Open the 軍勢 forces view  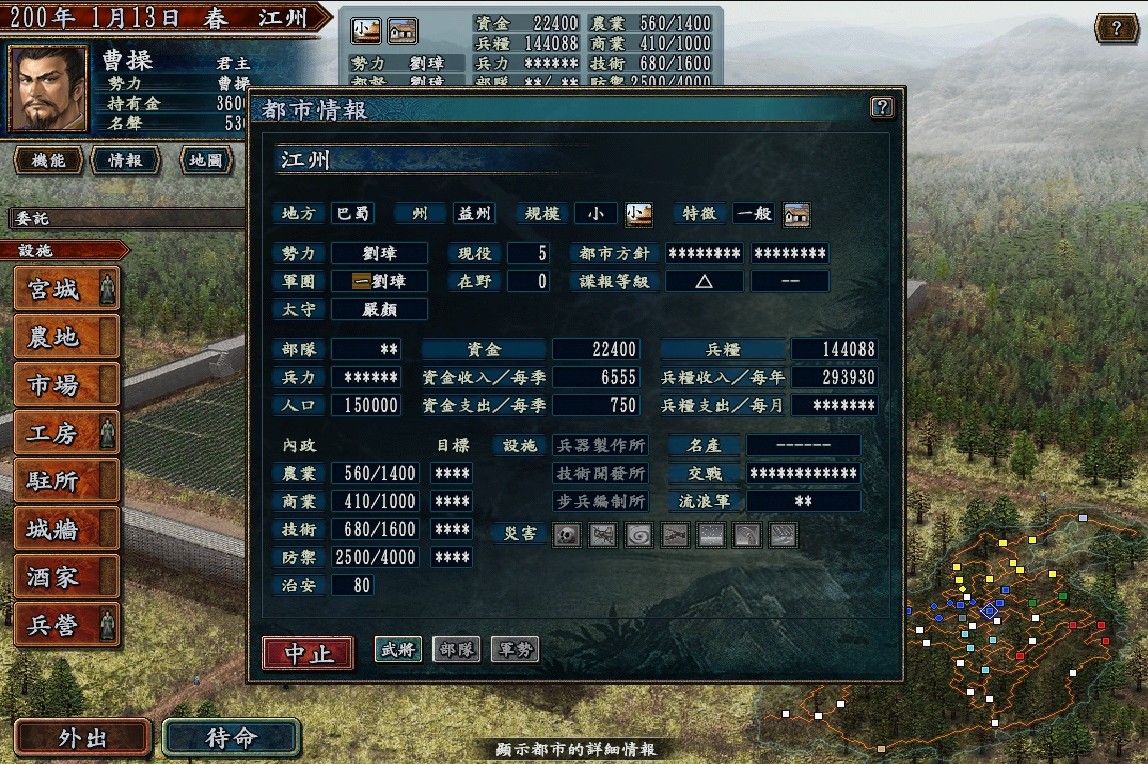514,650
